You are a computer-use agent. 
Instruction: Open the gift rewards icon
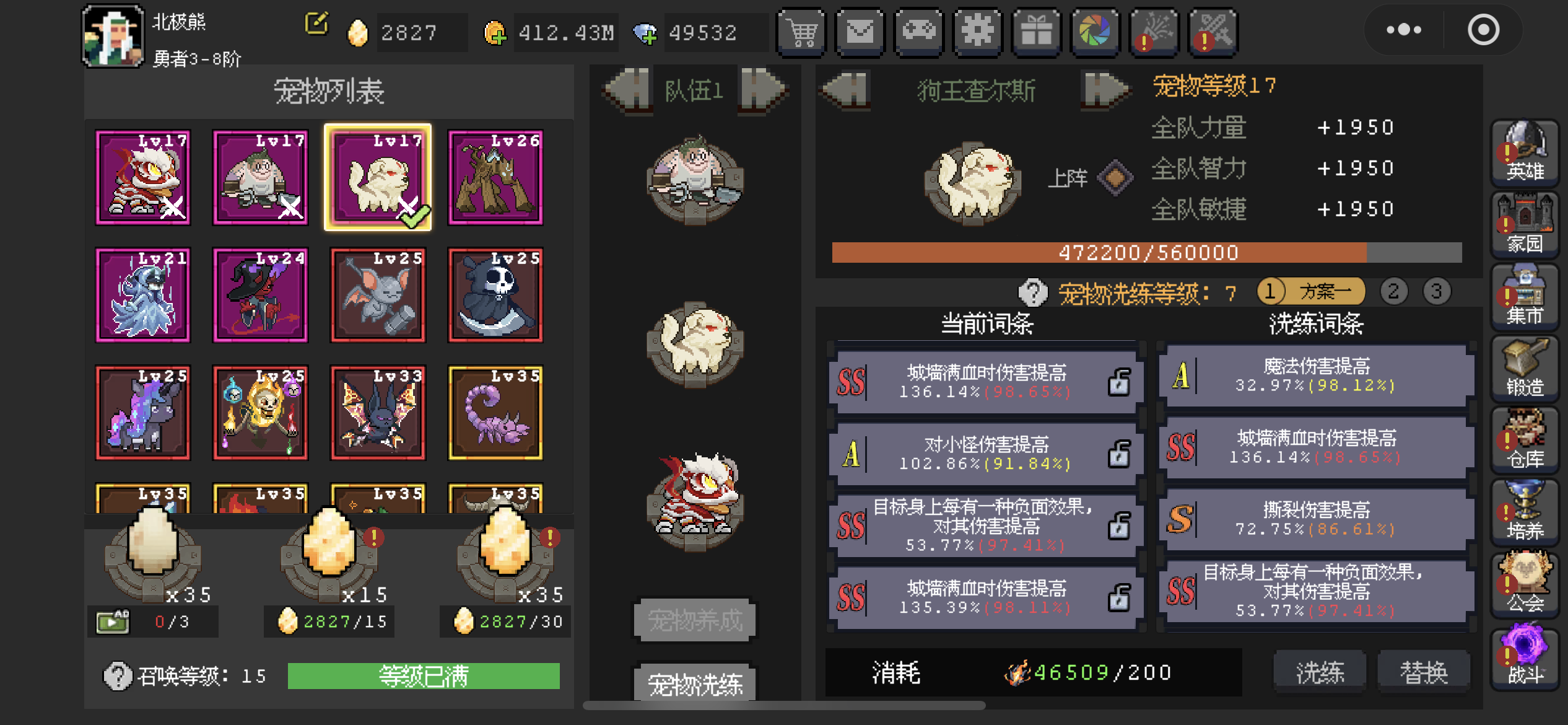(1036, 32)
